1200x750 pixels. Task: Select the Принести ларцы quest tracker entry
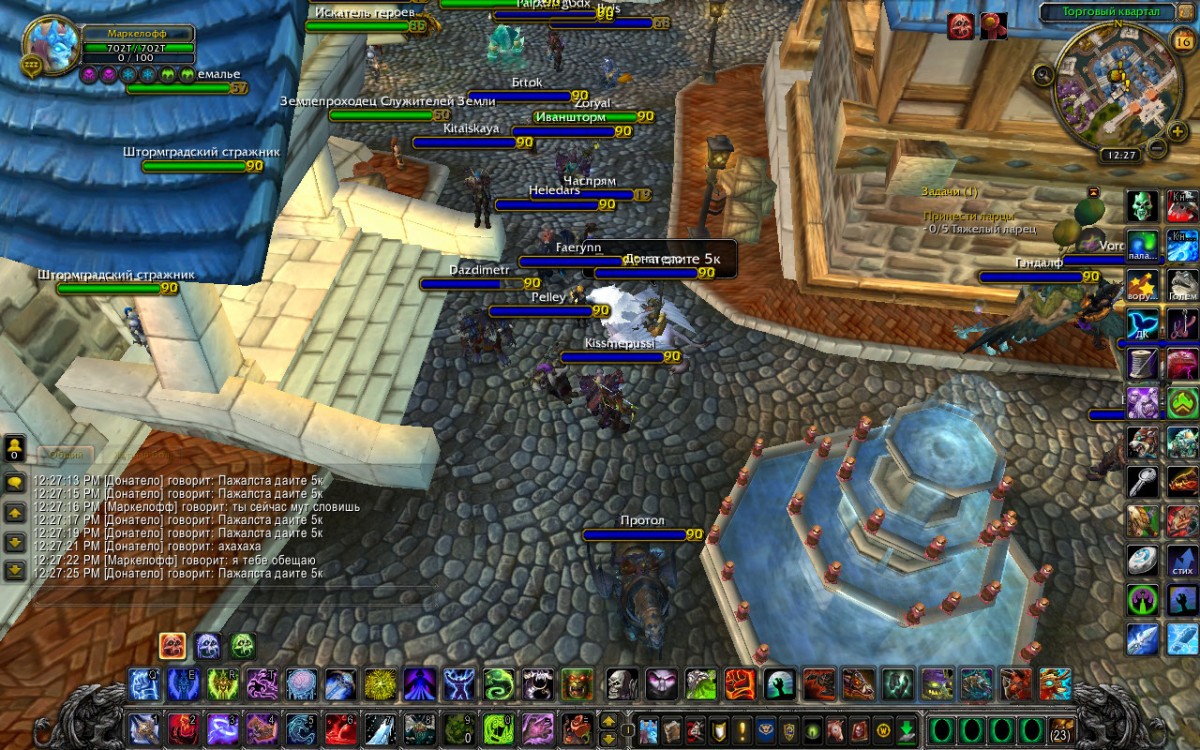(968, 215)
